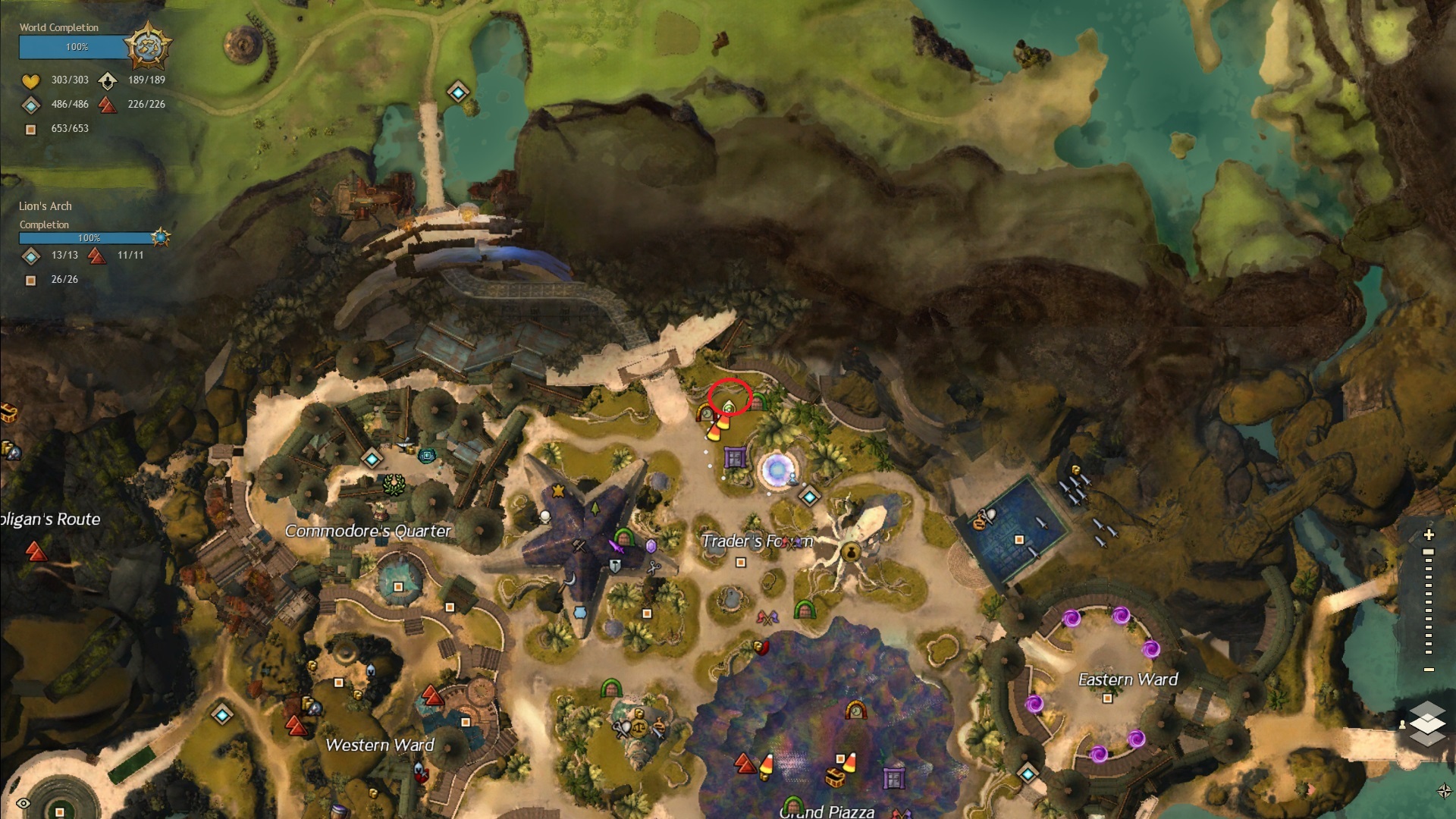This screenshot has height=819, width=1456.
Task: Click the gold star icon on starfish building
Action: pyautogui.click(x=559, y=491)
